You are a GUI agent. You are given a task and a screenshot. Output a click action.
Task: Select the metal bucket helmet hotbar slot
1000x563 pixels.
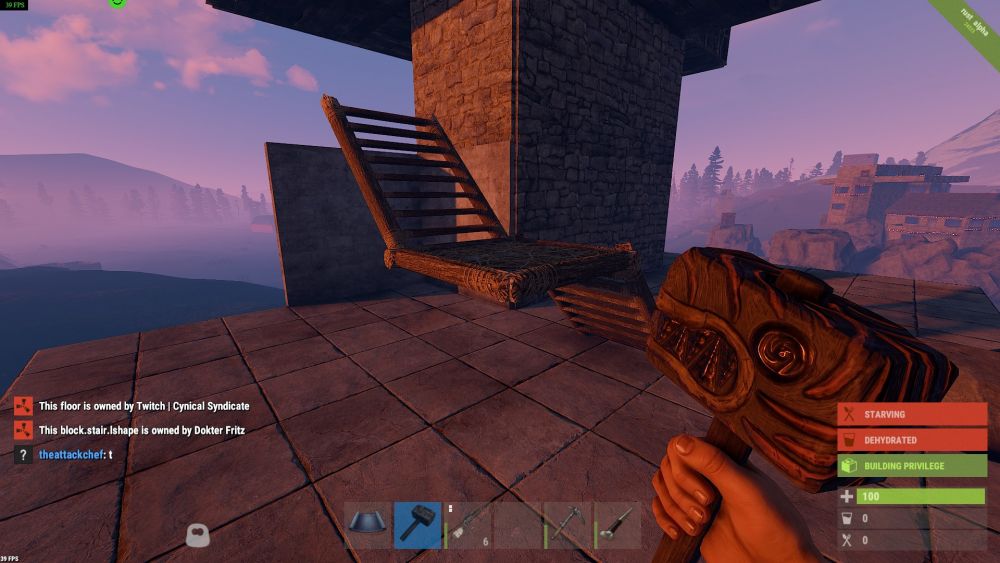pos(368,525)
